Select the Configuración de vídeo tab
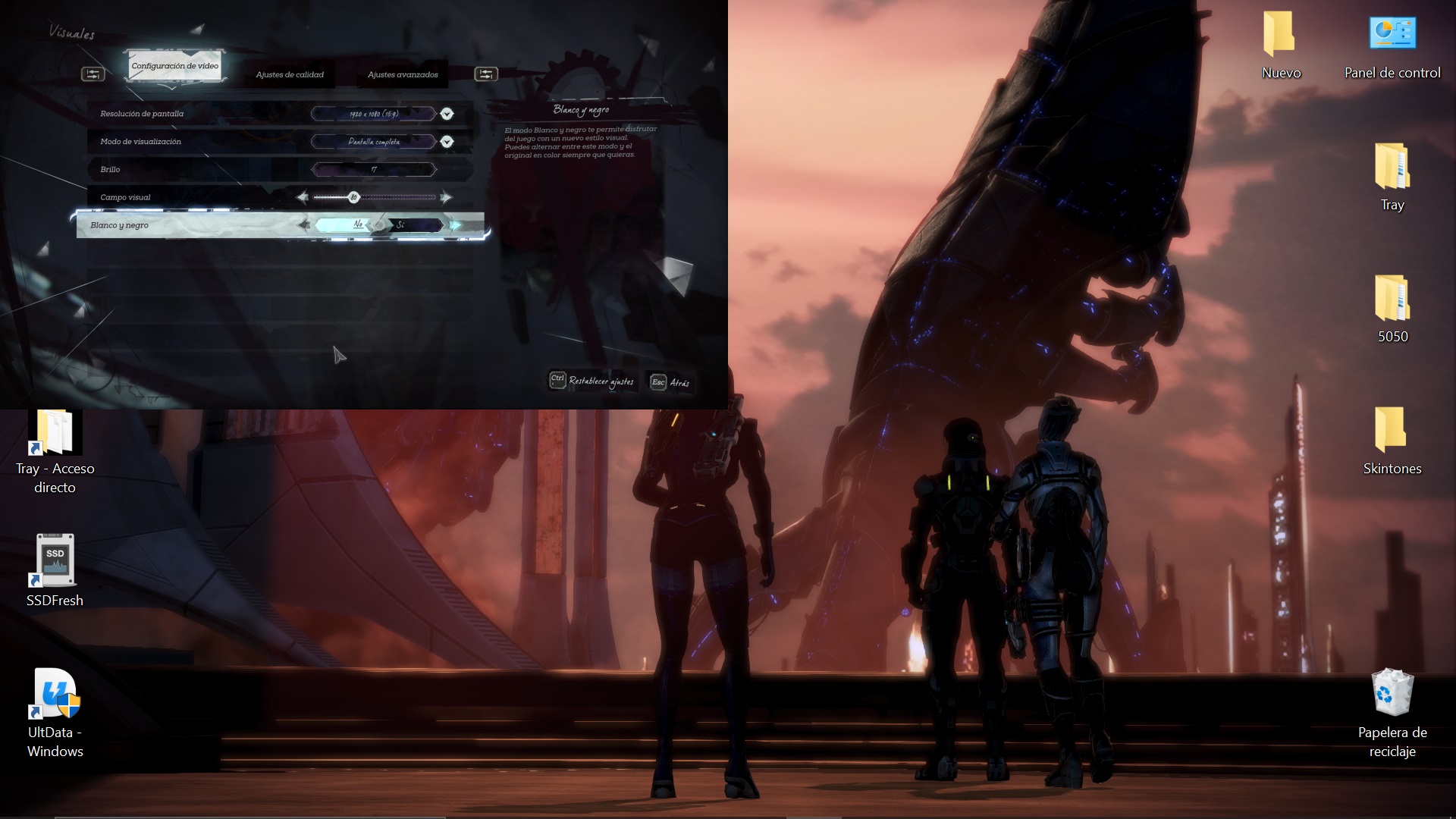The width and height of the screenshot is (1456, 819). click(x=175, y=66)
